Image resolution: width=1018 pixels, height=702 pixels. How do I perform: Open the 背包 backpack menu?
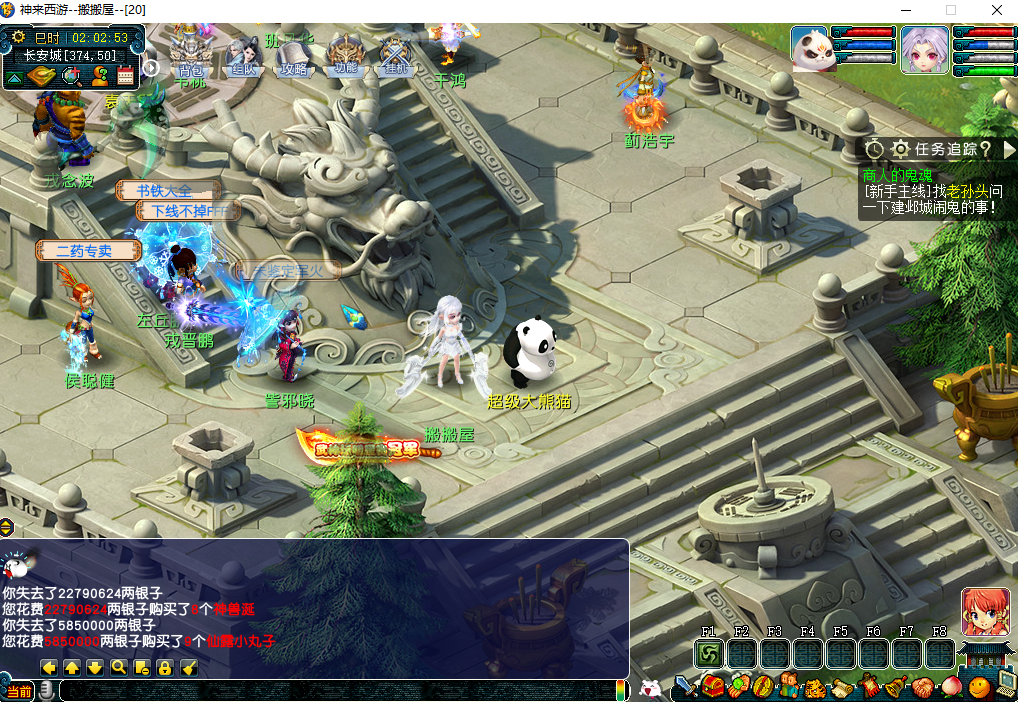click(x=190, y=55)
